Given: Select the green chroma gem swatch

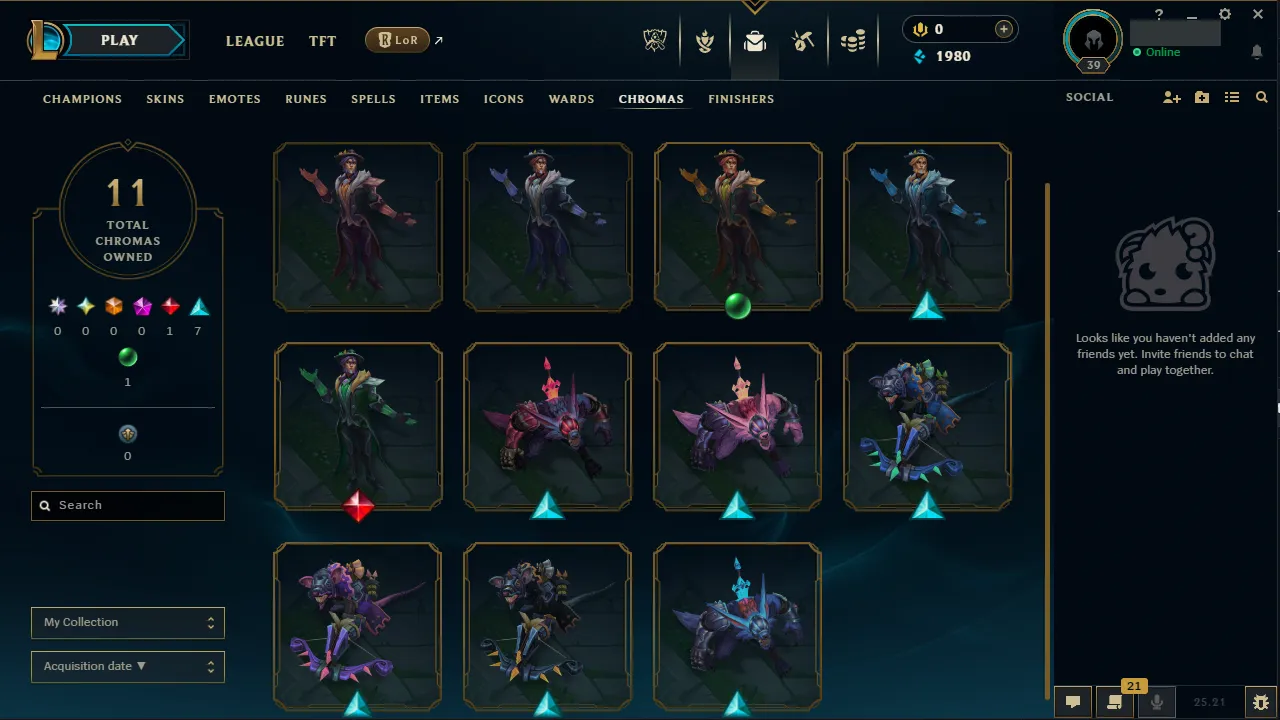Looking at the screenshot, I should coord(127,357).
